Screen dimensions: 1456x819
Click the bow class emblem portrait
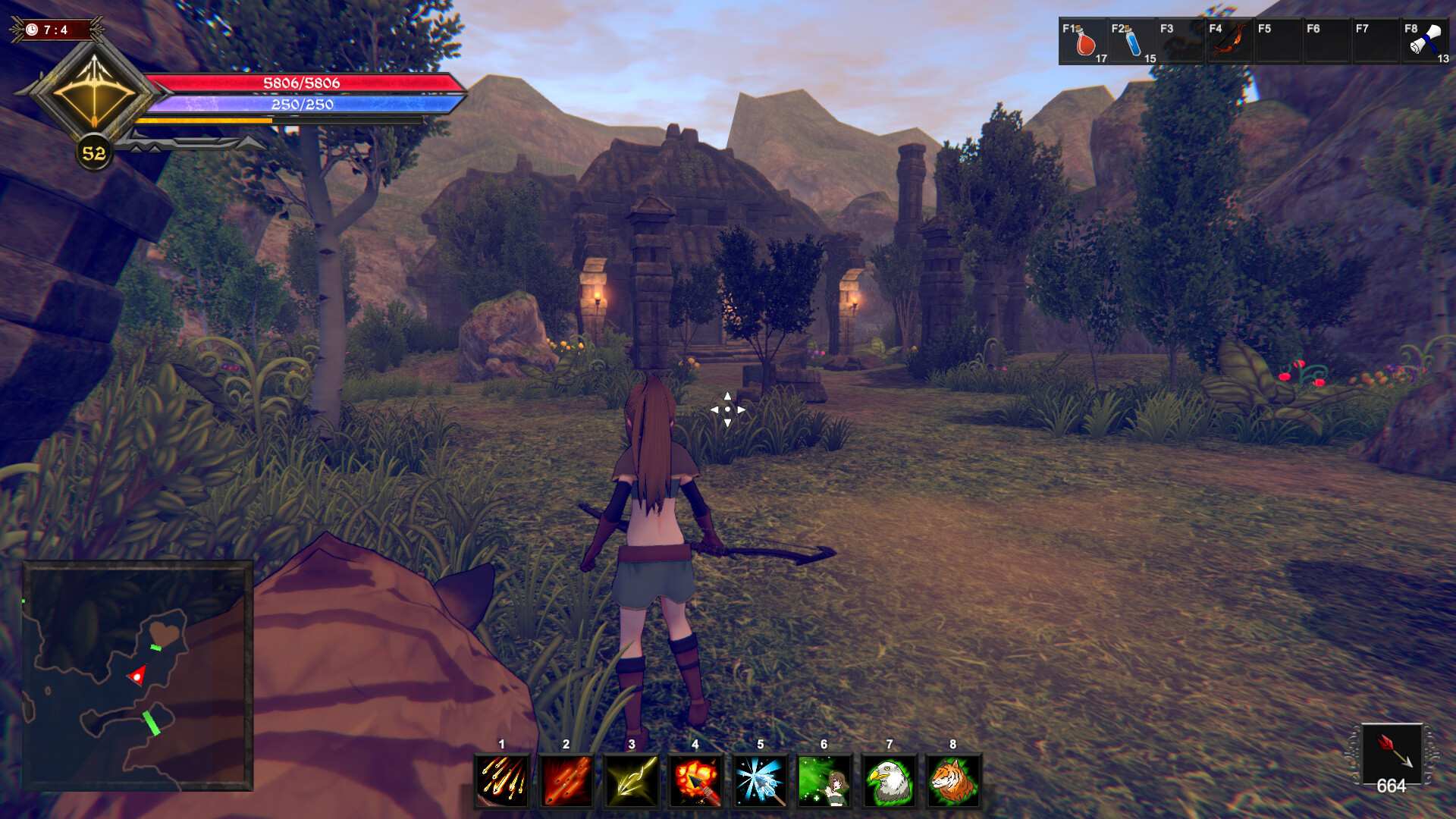pos(94,93)
